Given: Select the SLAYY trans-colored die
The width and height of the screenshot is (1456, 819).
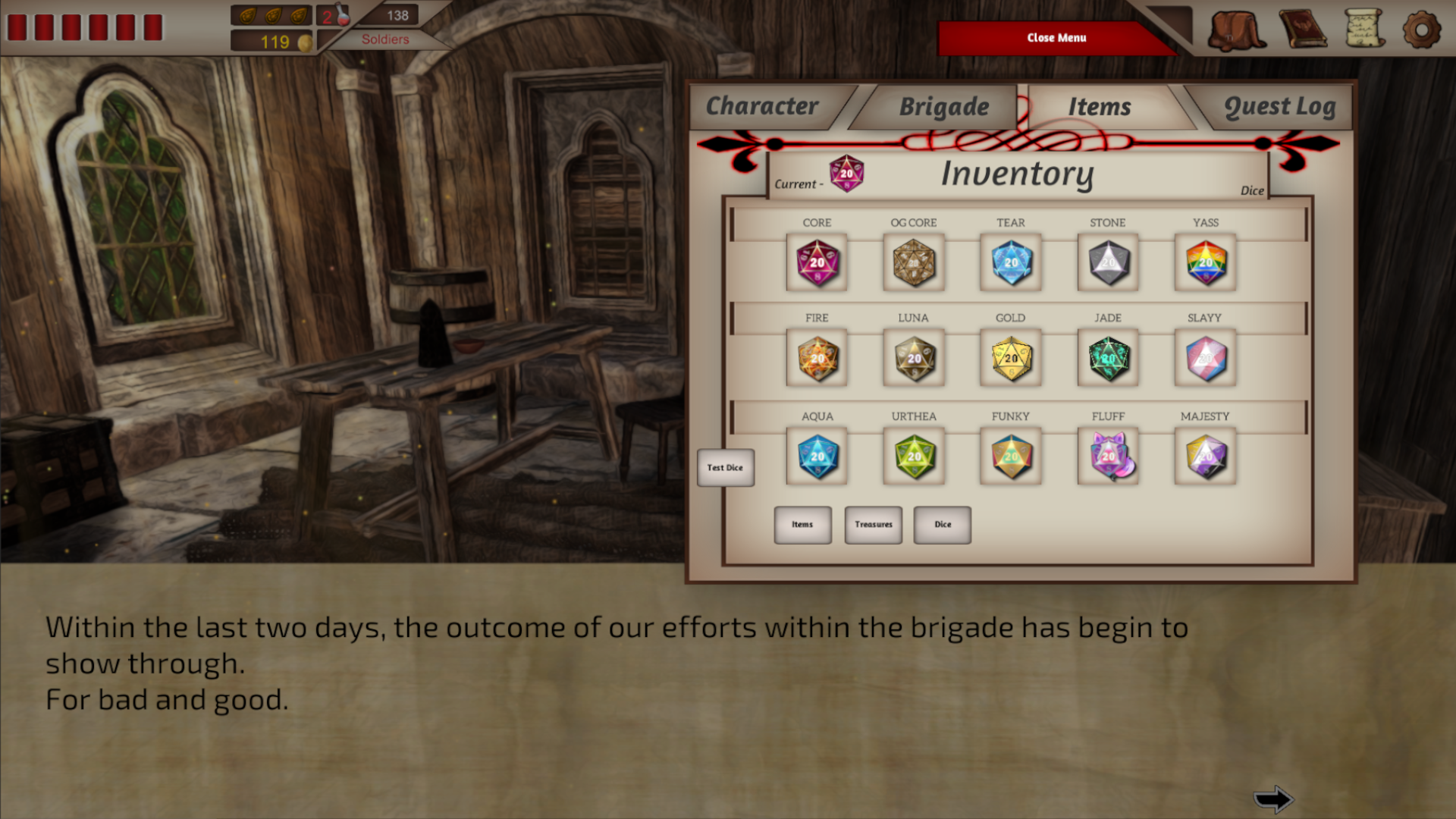Looking at the screenshot, I should pyautogui.click(x=1205, y=359).
